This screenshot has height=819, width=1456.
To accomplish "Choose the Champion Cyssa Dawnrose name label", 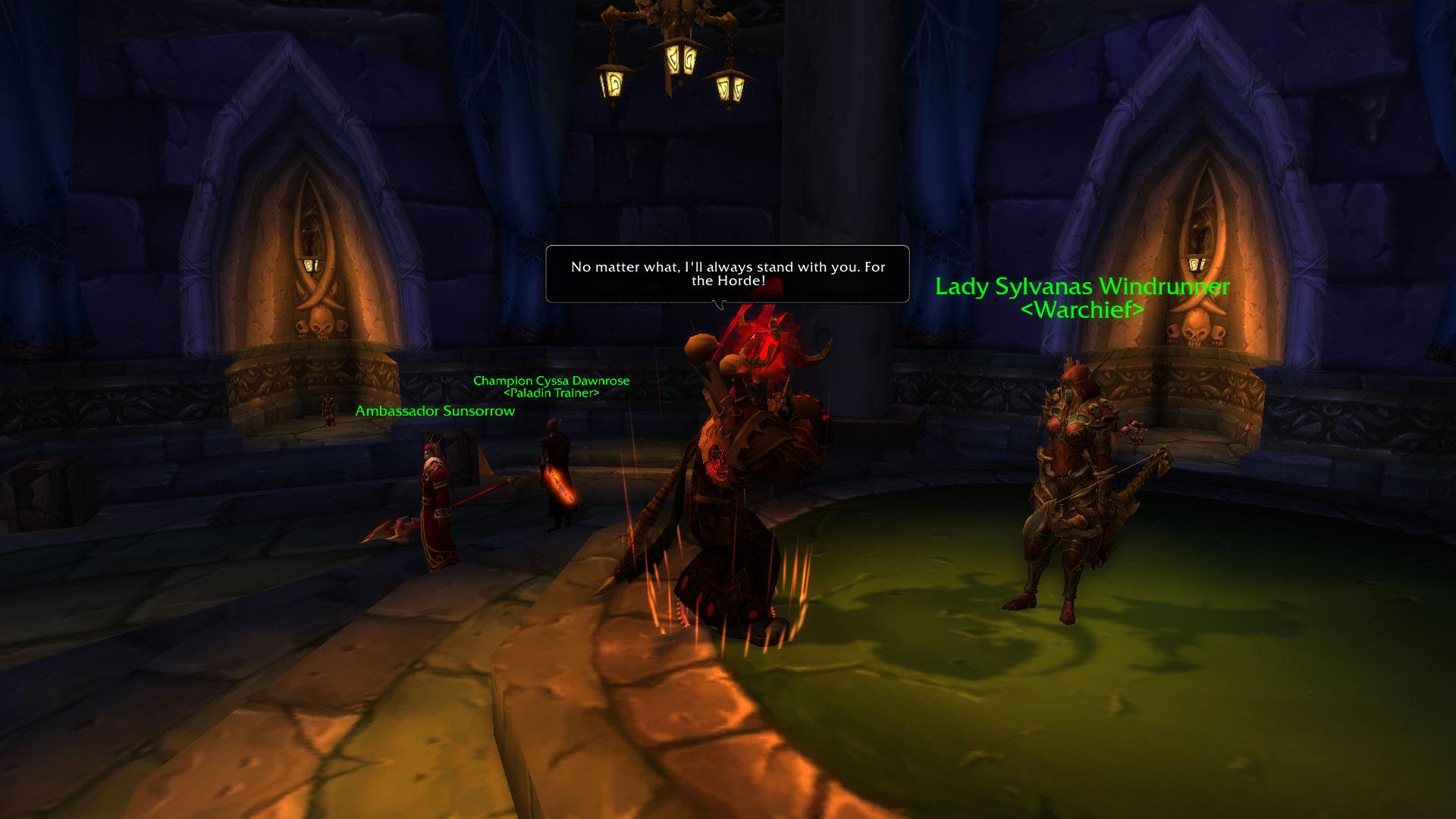I will coord(551,381).
